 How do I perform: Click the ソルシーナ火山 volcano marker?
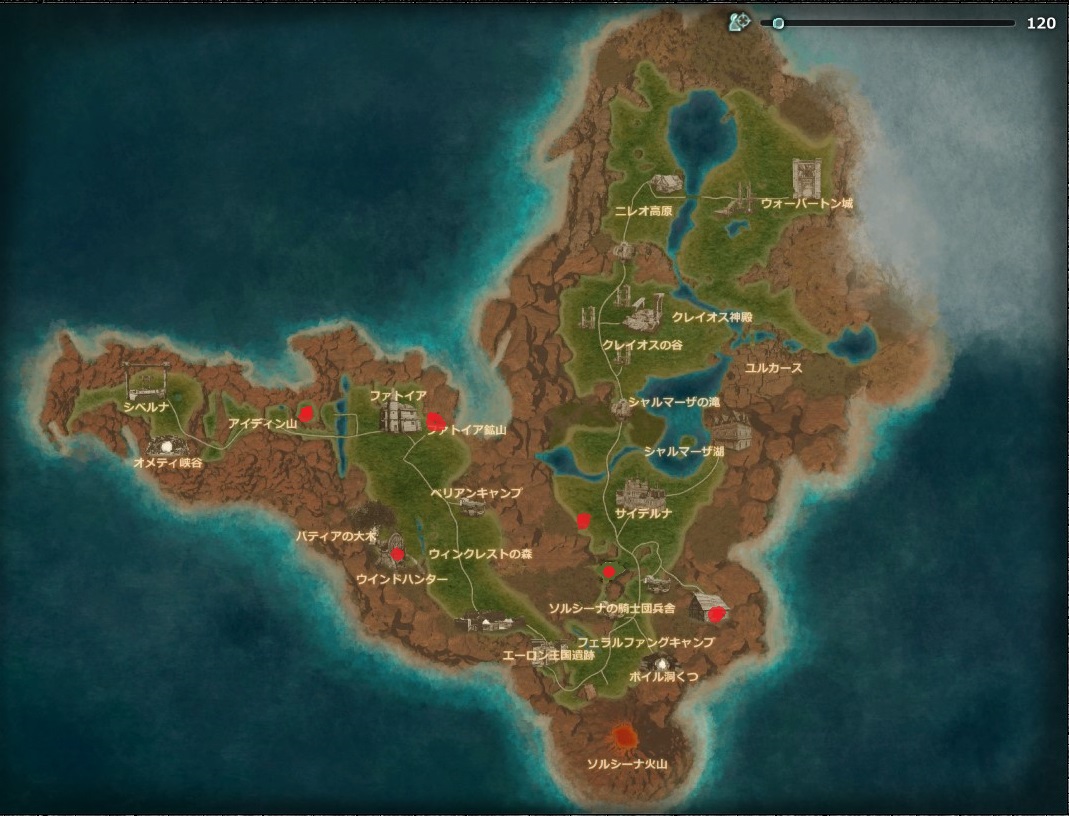pyautogui.click(x=626, y=738)
